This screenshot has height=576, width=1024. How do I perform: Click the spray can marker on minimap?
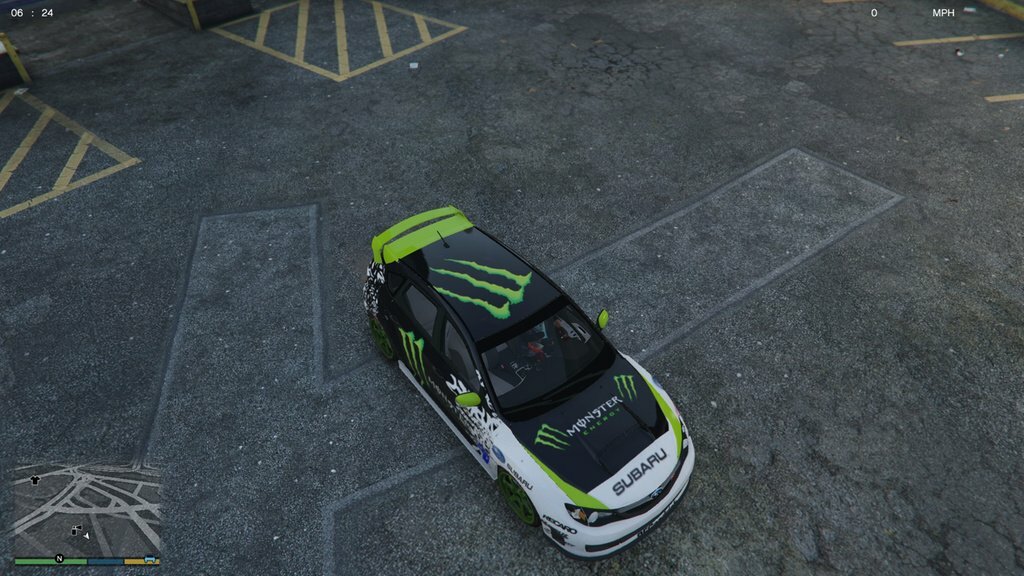[75, 530]
